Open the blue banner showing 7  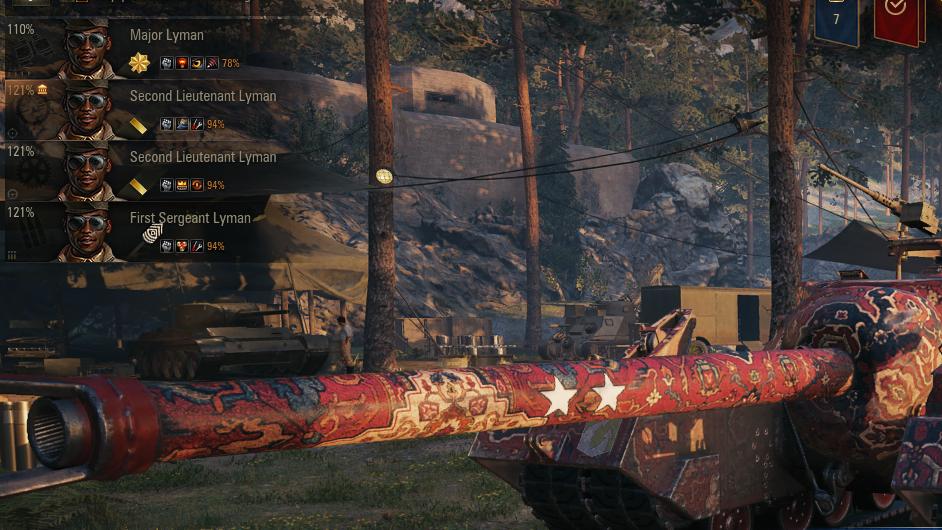click(835, 20)
